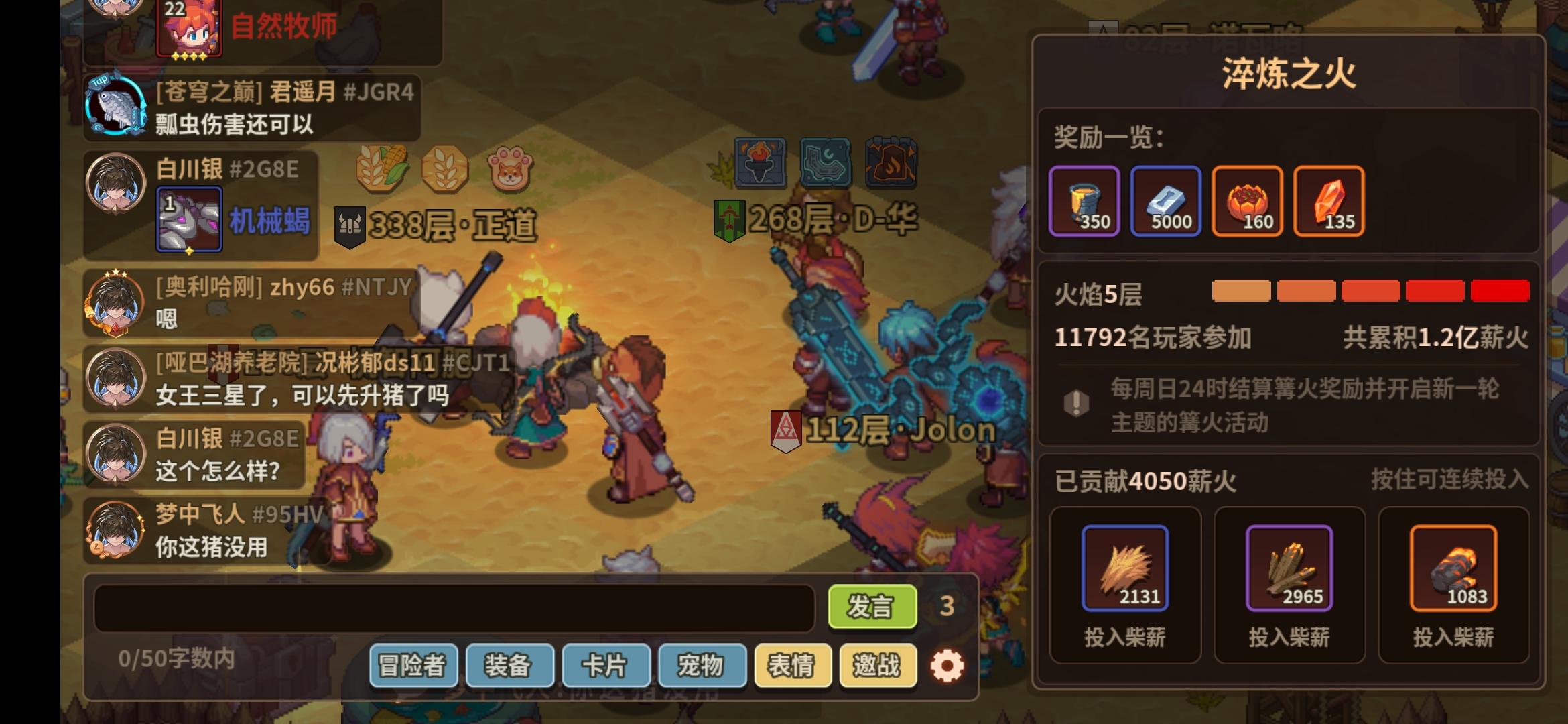Switch to the 冒险者 tab
This screenshot has width=1568, height=724.
pos(412,666)
